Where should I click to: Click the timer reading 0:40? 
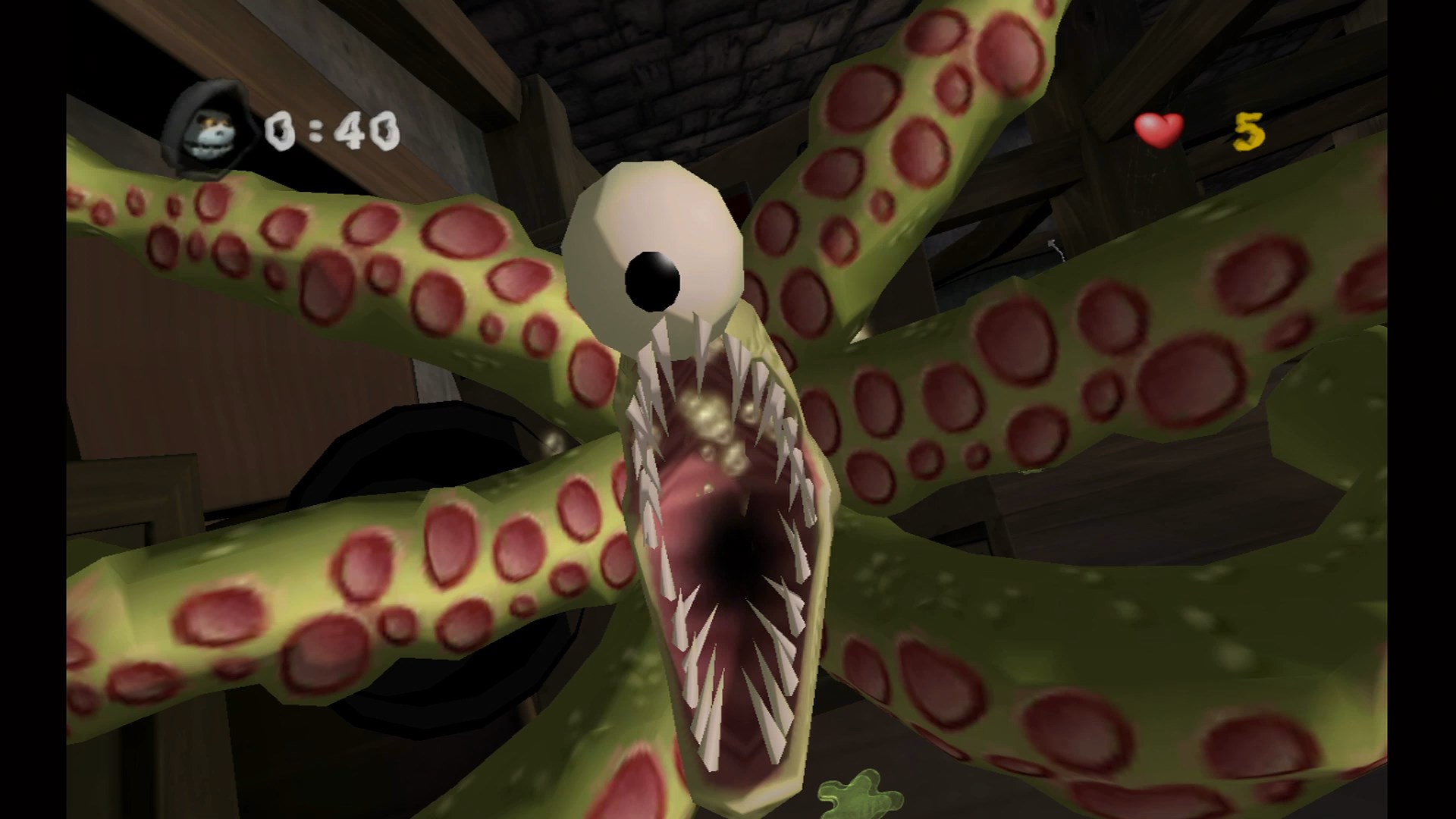(x=331, y=129)
